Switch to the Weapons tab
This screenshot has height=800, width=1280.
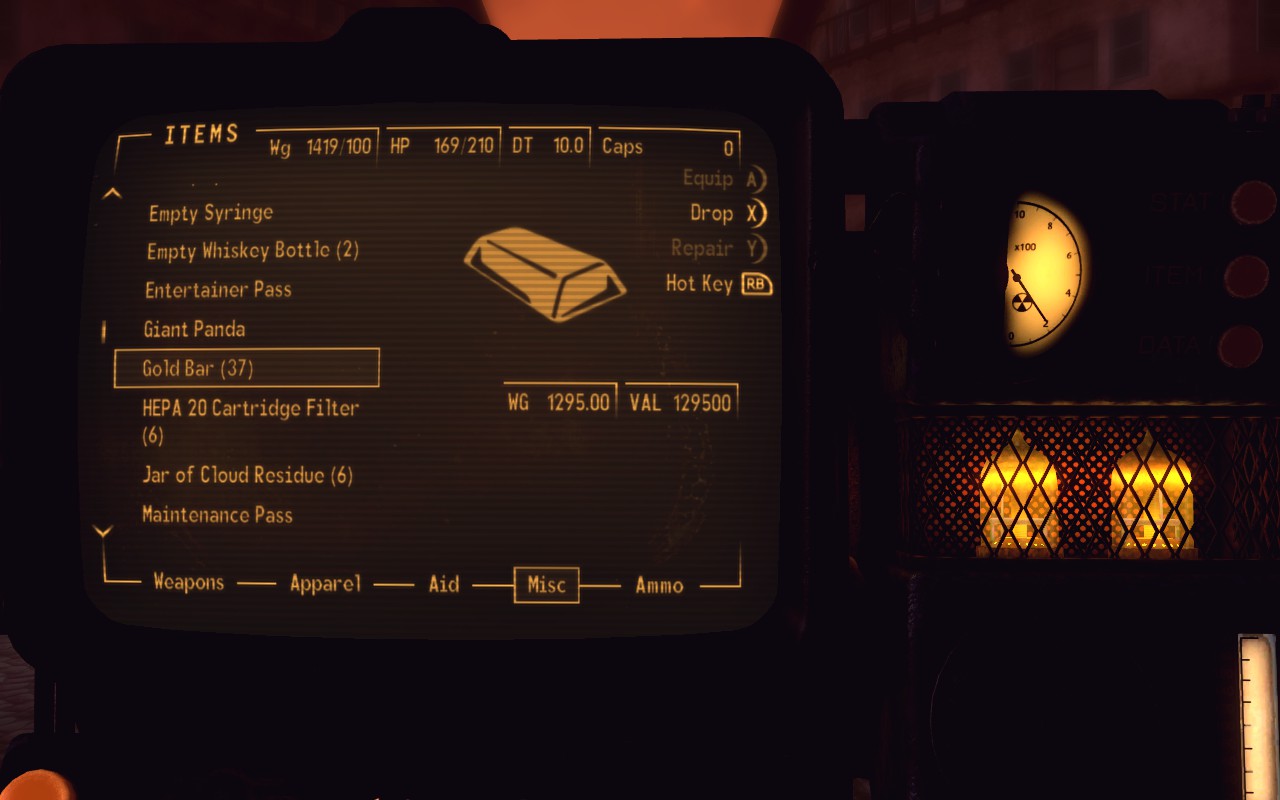coord(188,583)
